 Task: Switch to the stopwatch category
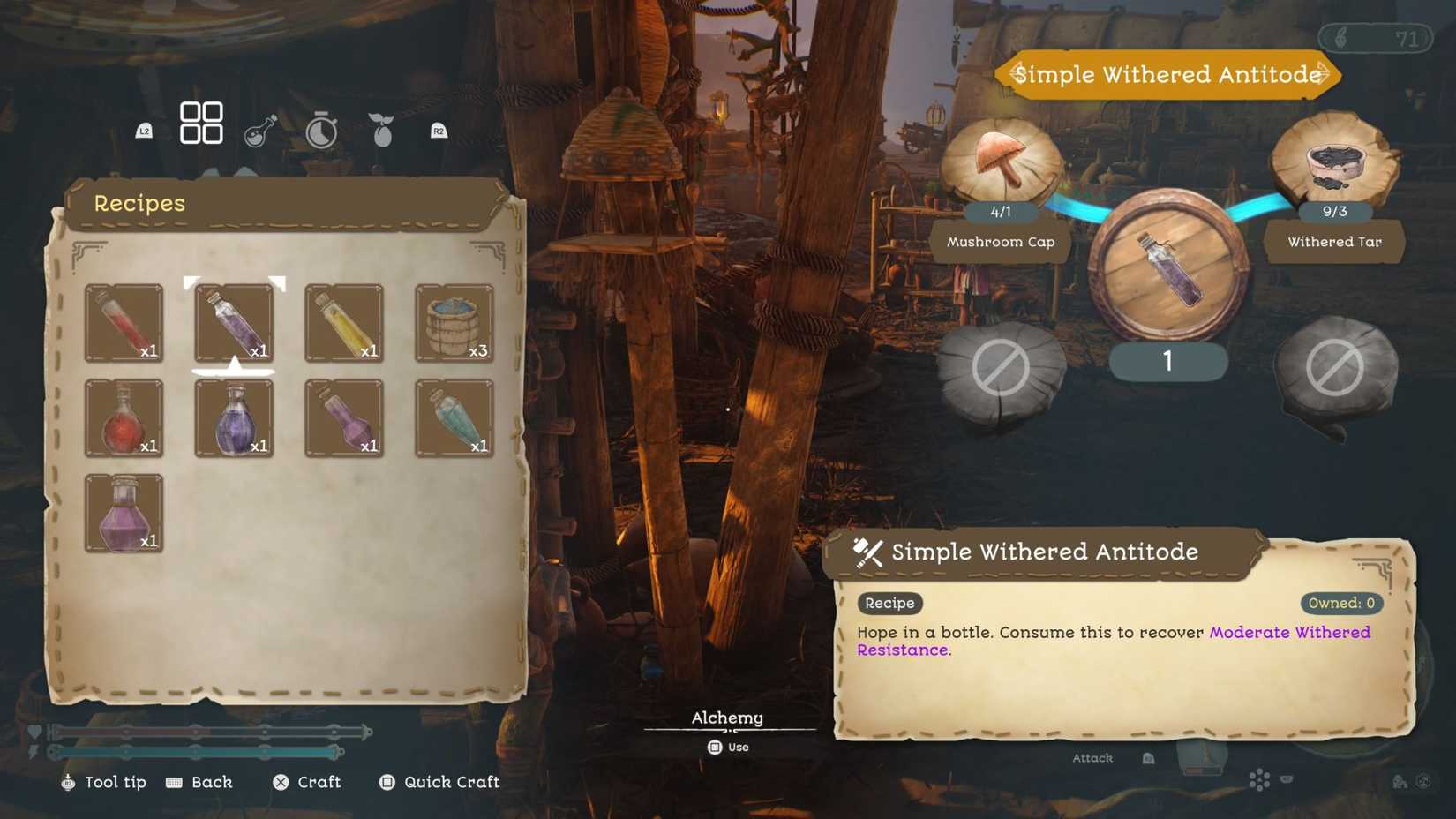(x=320, y=131)
